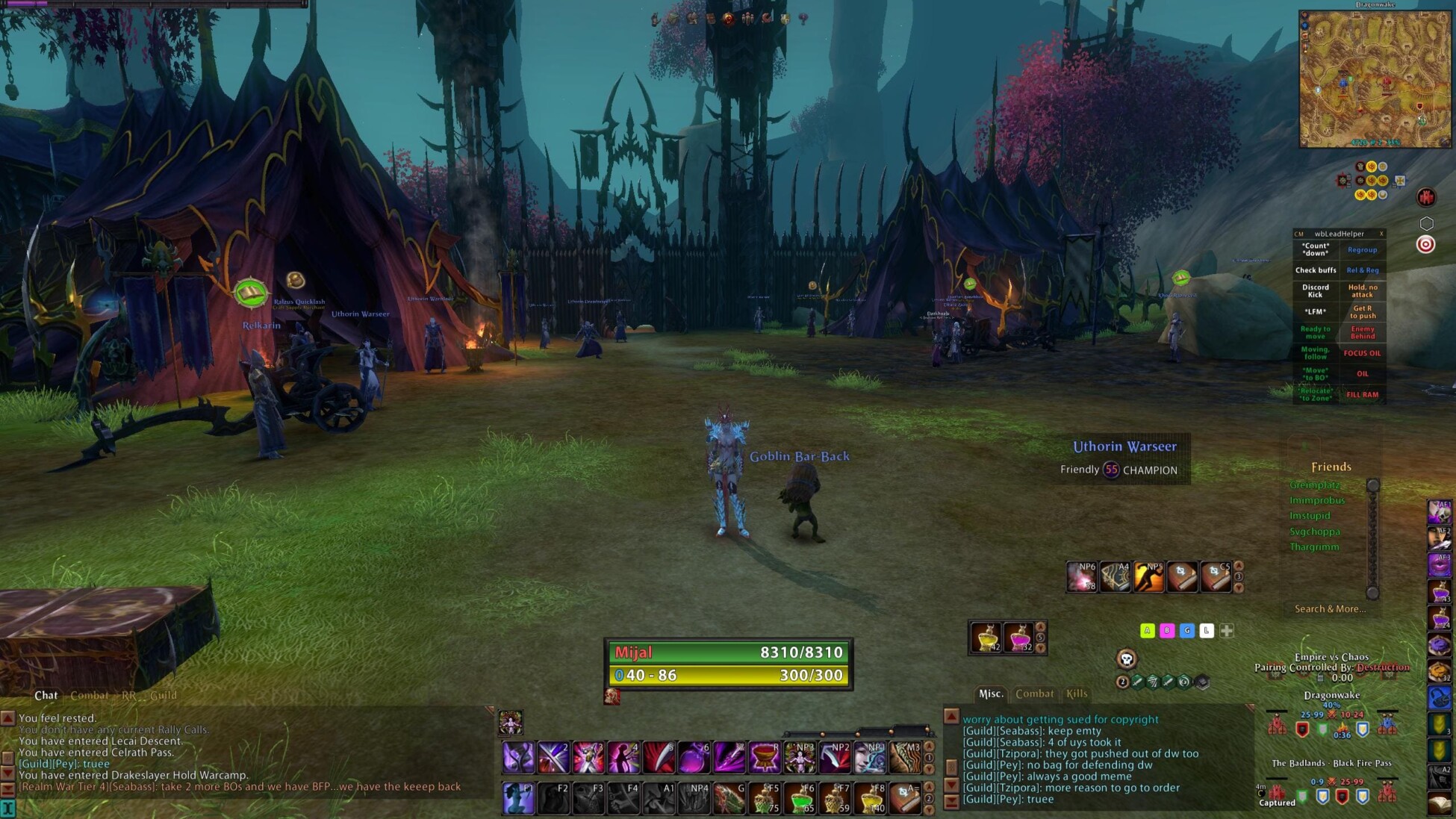Switch to the right-hand Combat log tab

1034,694
